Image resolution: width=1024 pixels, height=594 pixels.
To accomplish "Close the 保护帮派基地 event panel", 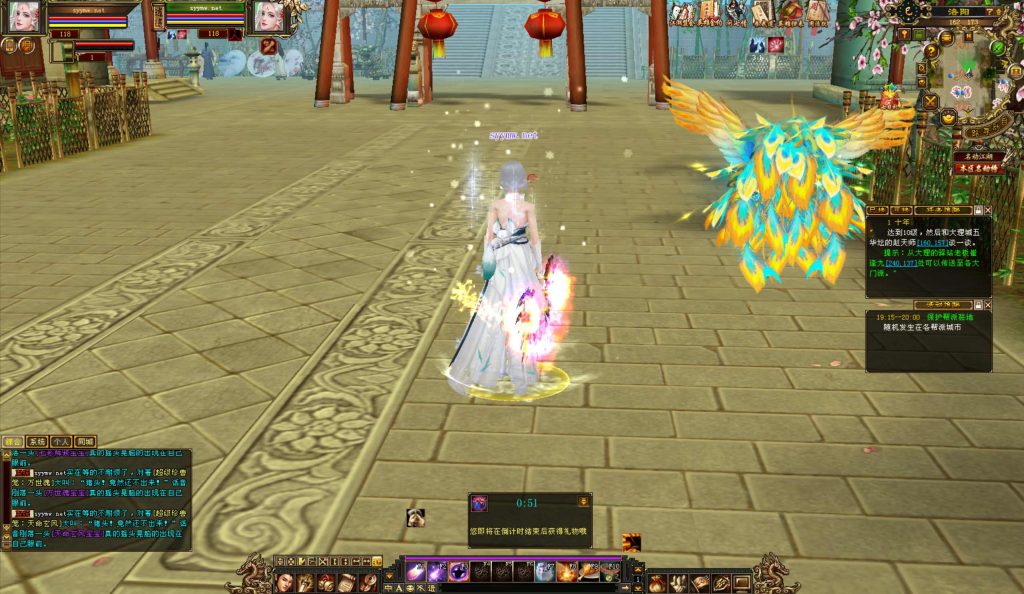I will (x=988, y=304).
